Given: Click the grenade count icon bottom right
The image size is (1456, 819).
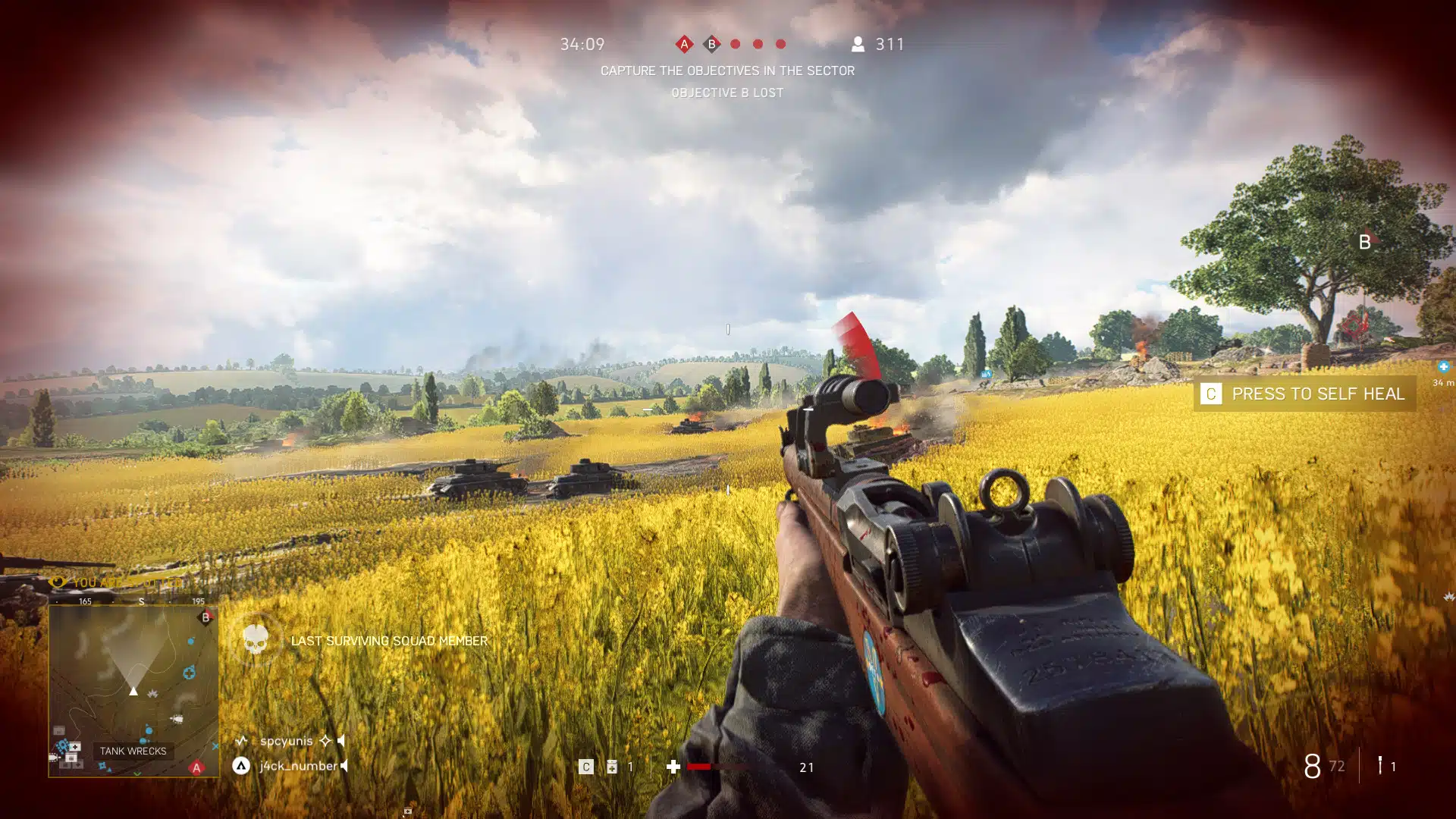Looking at the screenshot, I should point(1380,767).
